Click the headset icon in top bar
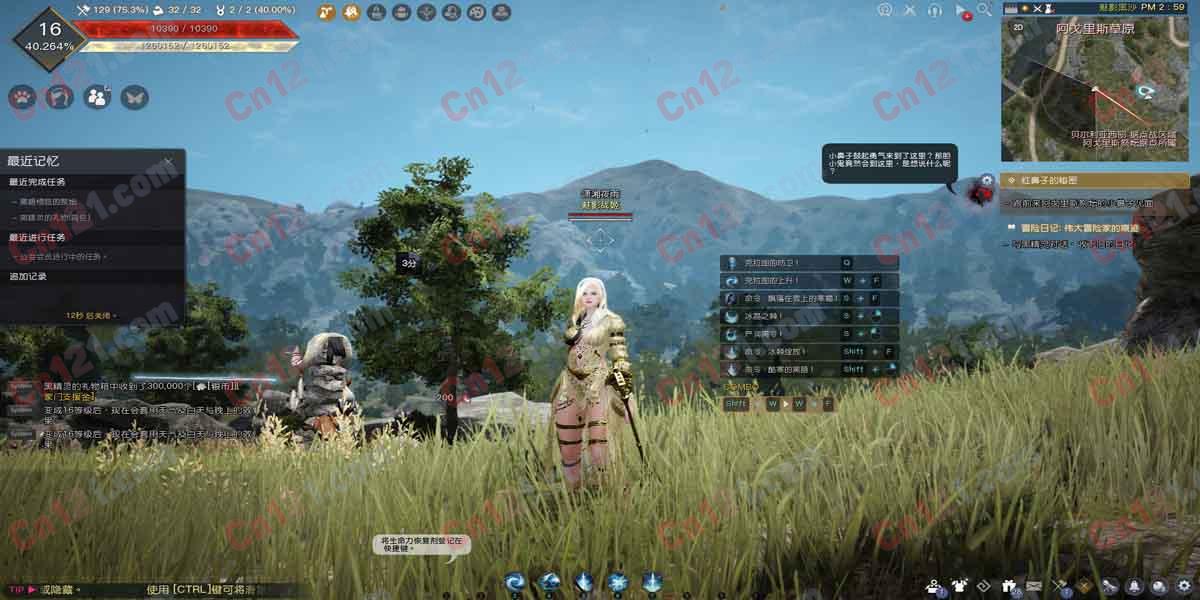Image resolution: width=1200 pixels, height=600 pixels. pyautogui.click(x=935, y=10)
